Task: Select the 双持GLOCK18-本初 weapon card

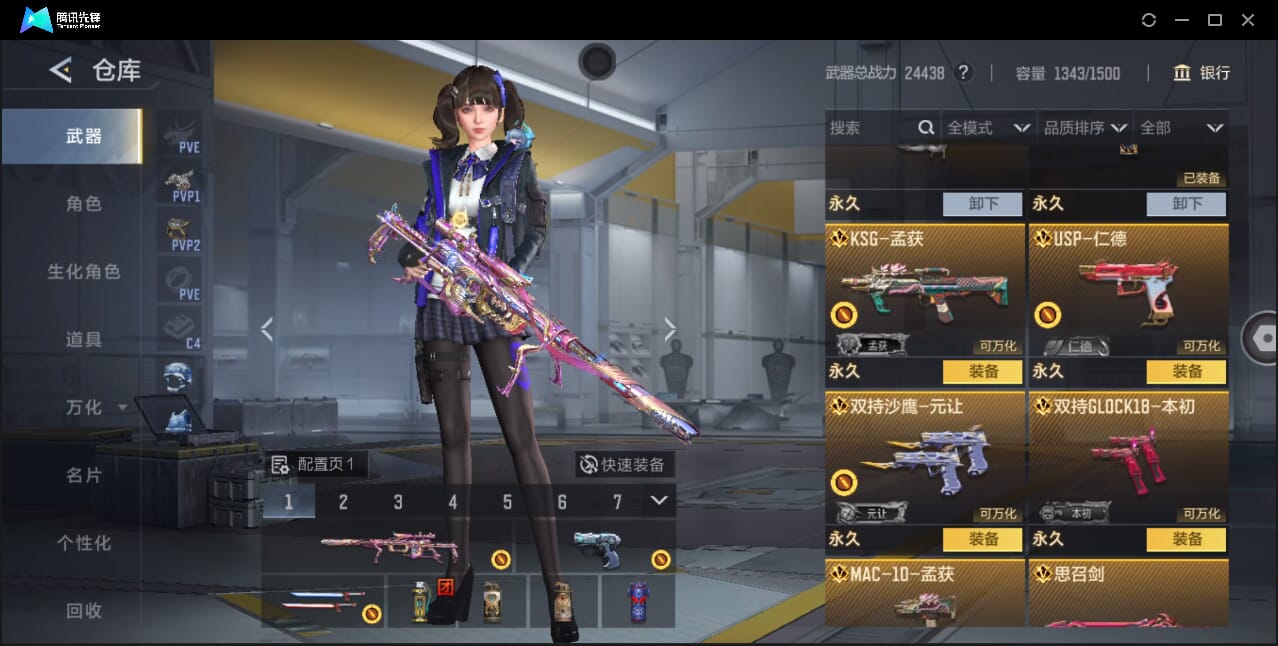Action: [1128, 460]
